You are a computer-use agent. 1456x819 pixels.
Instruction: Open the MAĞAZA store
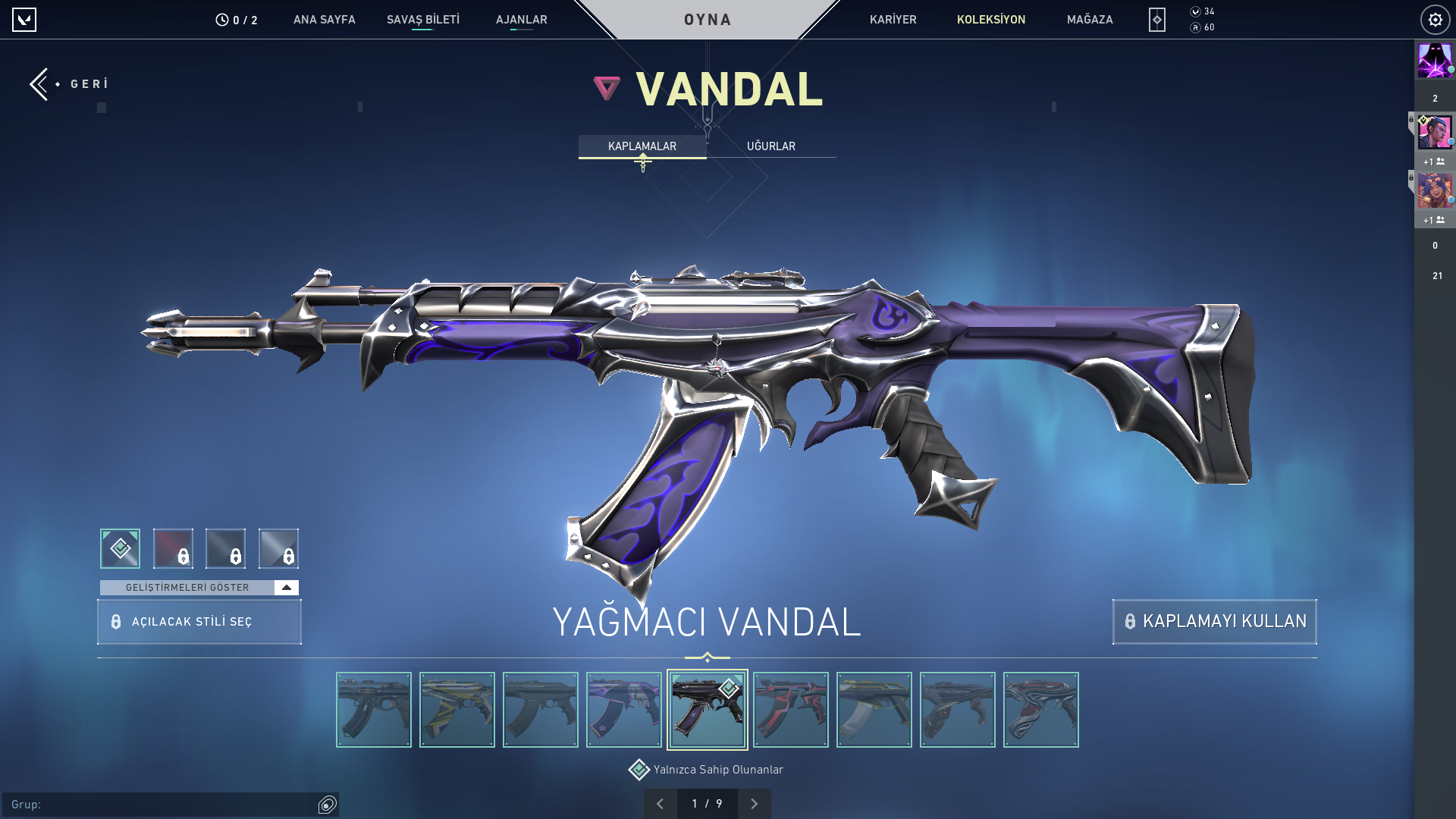(x=1089, y=20)
